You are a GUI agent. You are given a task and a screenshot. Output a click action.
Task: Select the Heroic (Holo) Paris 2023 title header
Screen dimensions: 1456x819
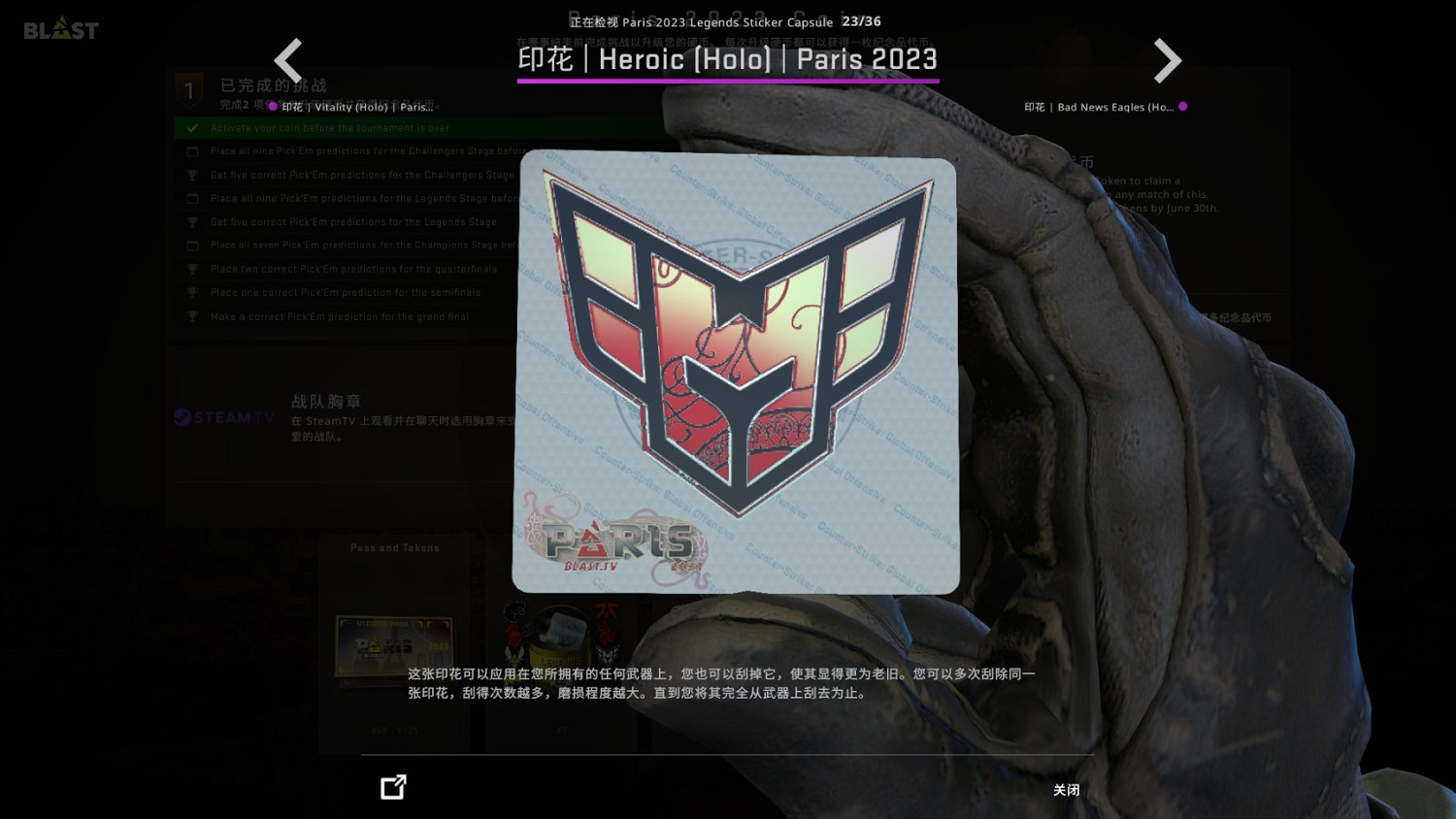click(x=727, y=59)
